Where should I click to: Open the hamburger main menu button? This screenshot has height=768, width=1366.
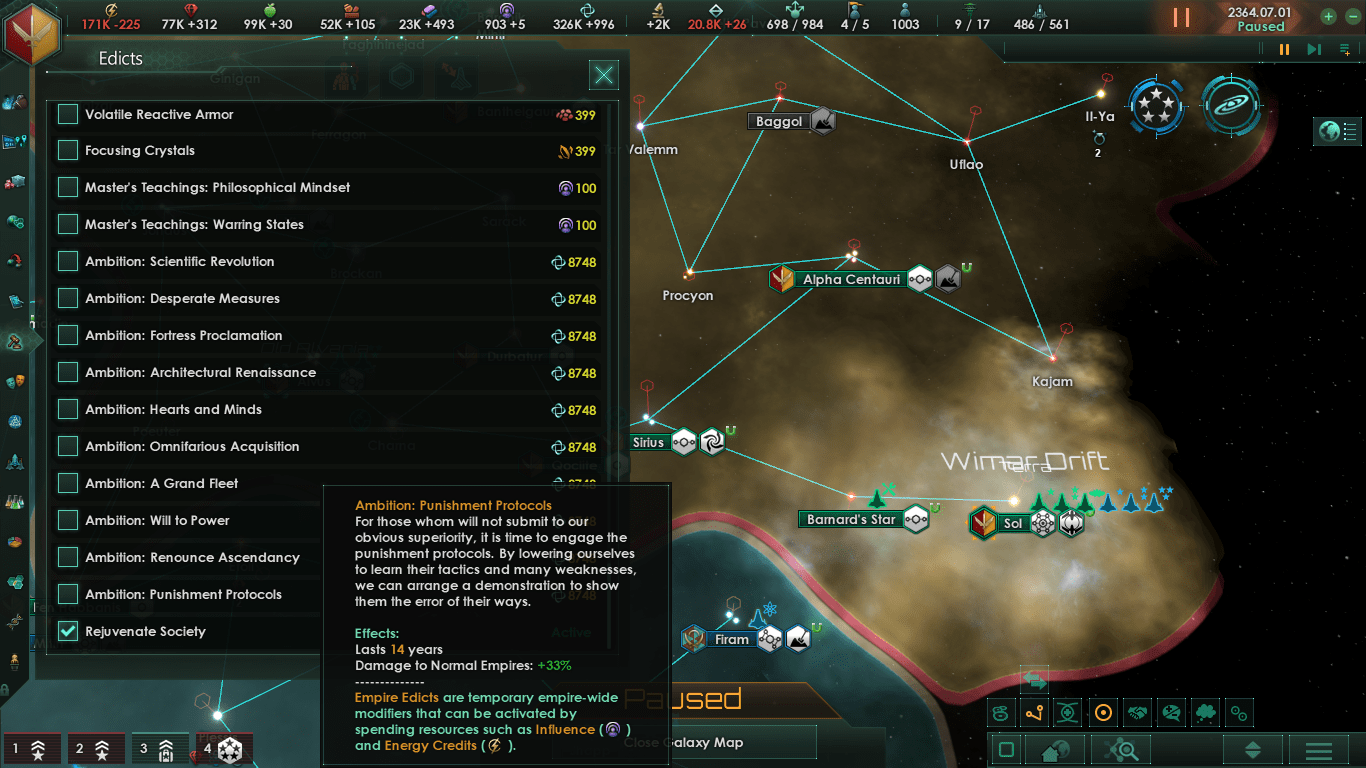click(1319, 750)
